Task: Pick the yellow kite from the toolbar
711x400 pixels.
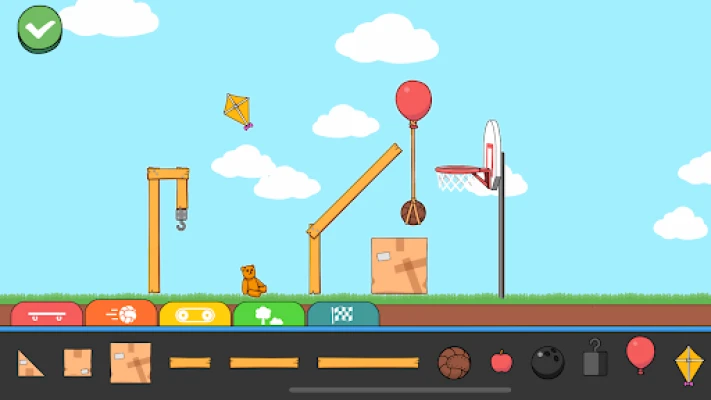Action: tap(689, 364)
